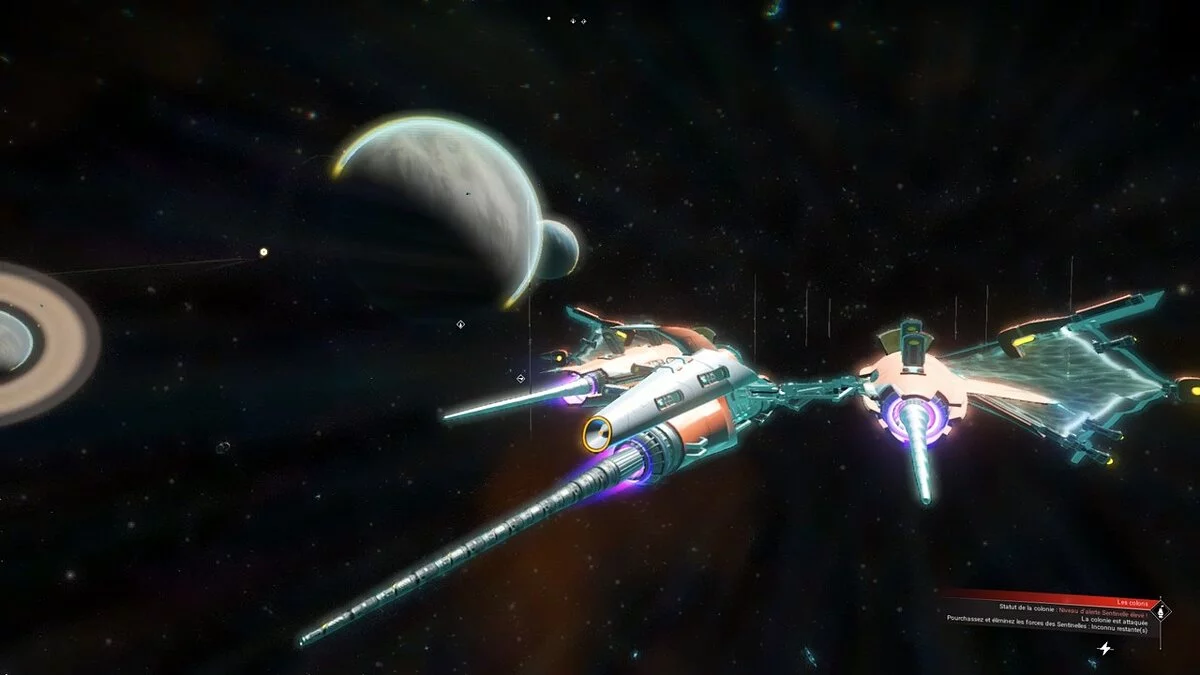Click the diamond mission icon beside Les colons
Viewport: 1200px width, 675px height.
pyautogui.click(x=1160, y=610)
